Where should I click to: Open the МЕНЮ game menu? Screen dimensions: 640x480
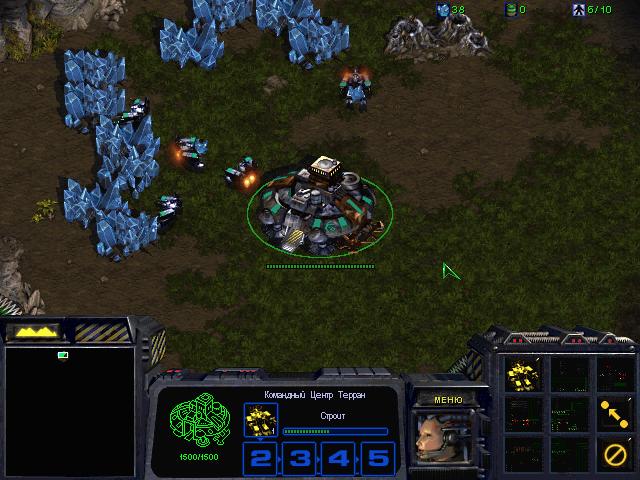(447, 400)
